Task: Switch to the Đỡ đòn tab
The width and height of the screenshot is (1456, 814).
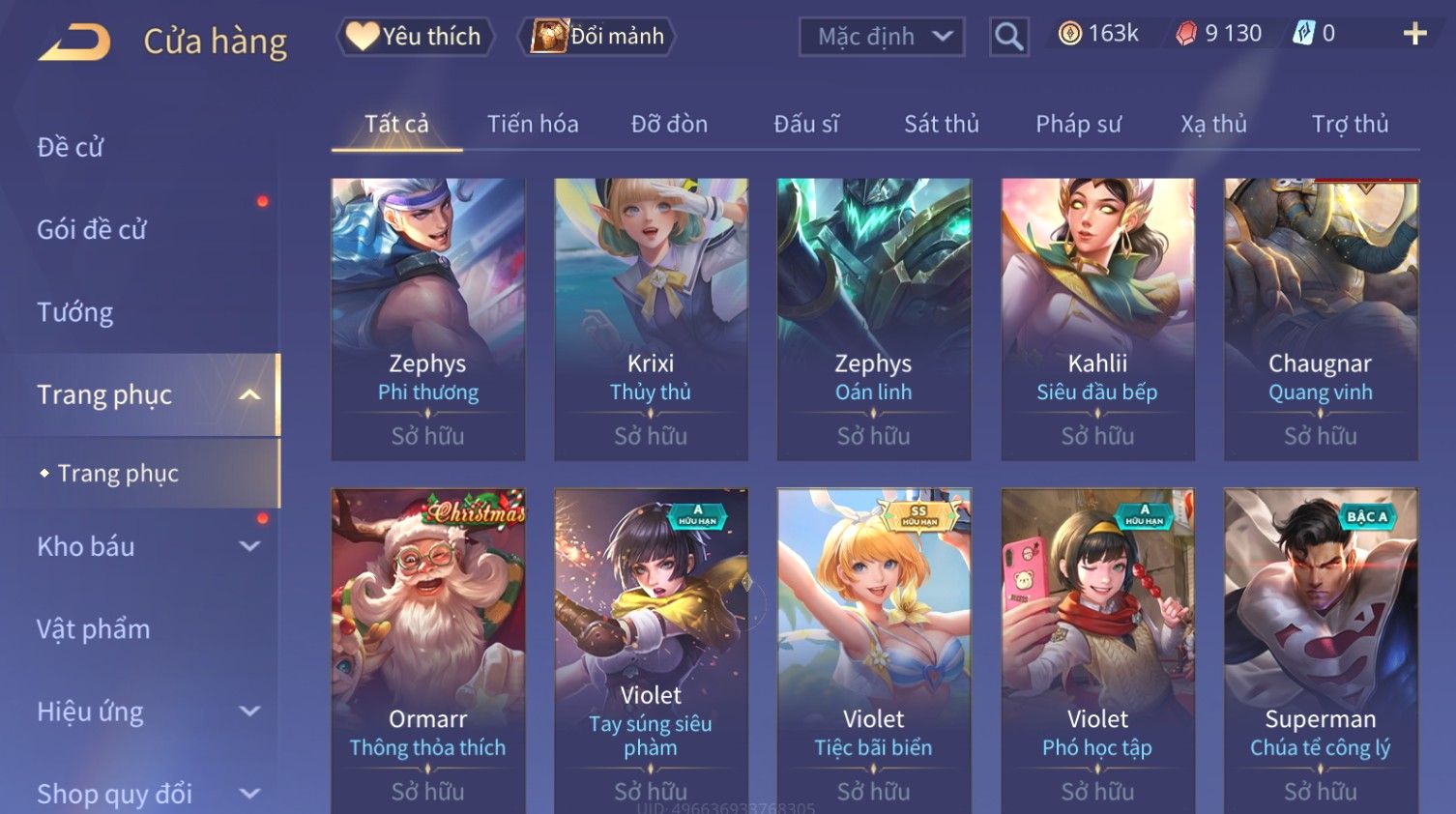Action: tap(669, 124)
